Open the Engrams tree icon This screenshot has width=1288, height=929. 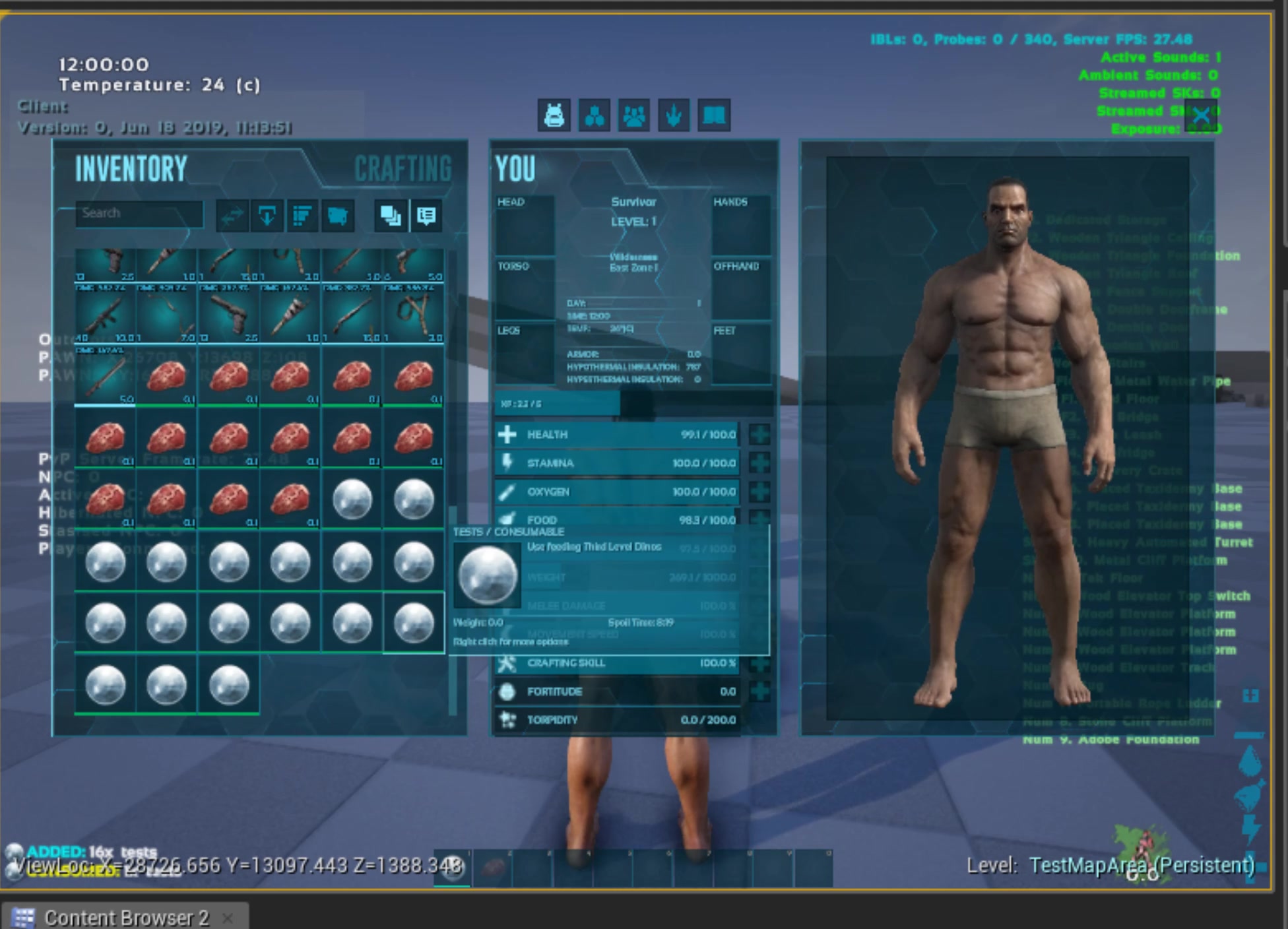593,114
